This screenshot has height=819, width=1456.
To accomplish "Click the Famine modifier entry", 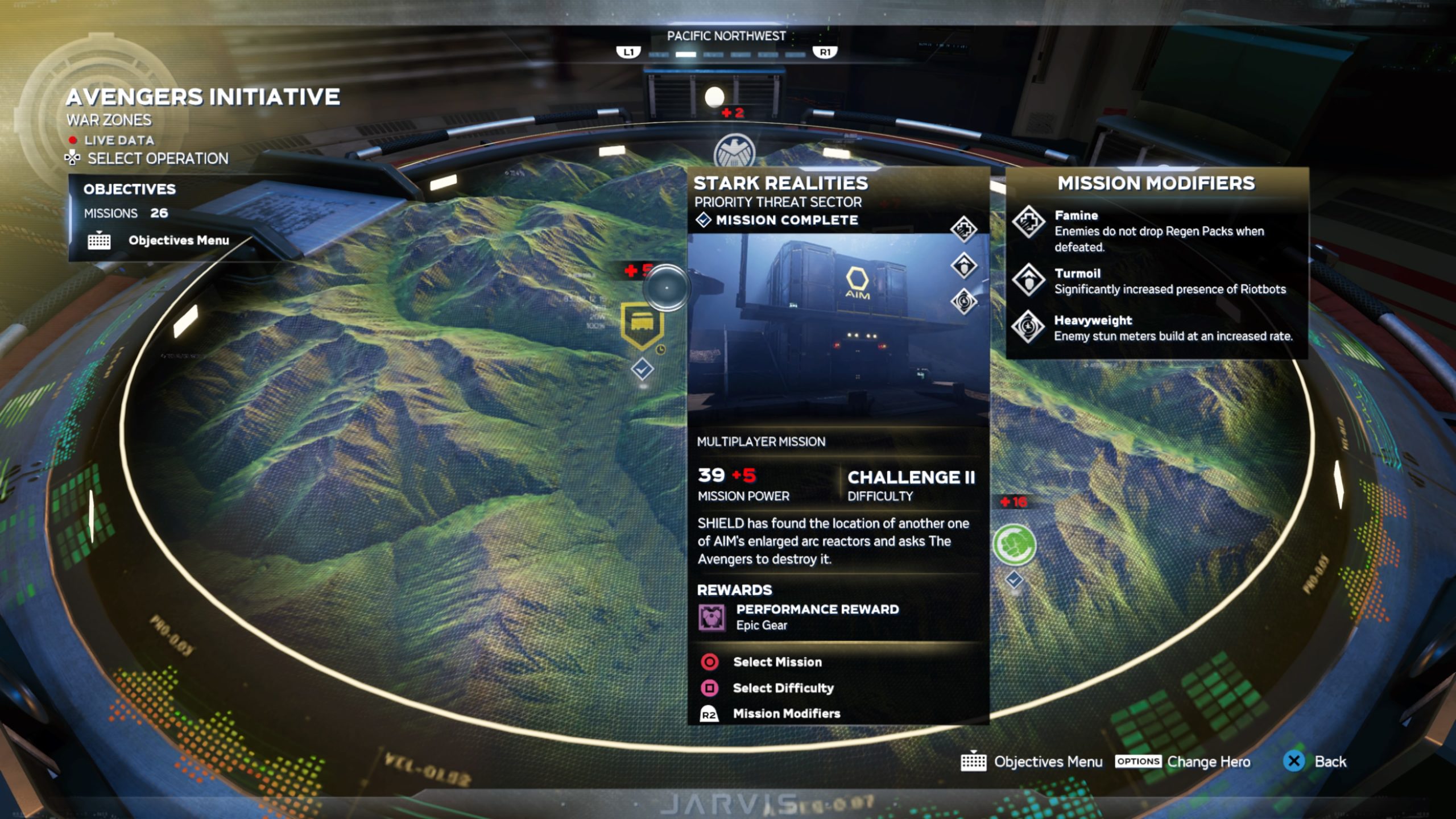I will pyautogui.click(x=1158, y=230).
